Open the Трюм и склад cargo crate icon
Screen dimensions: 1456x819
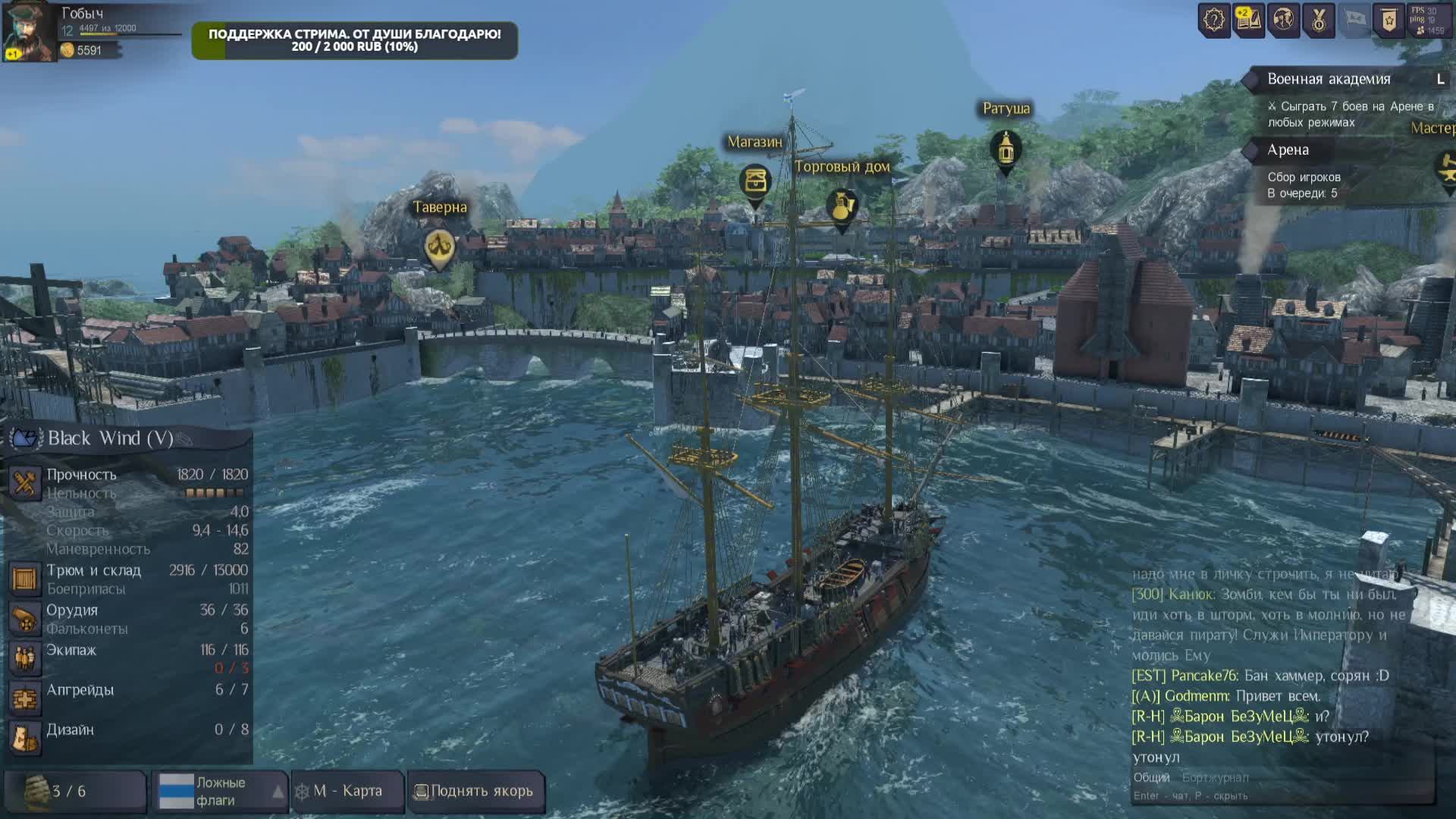click(x=24, y=579)
